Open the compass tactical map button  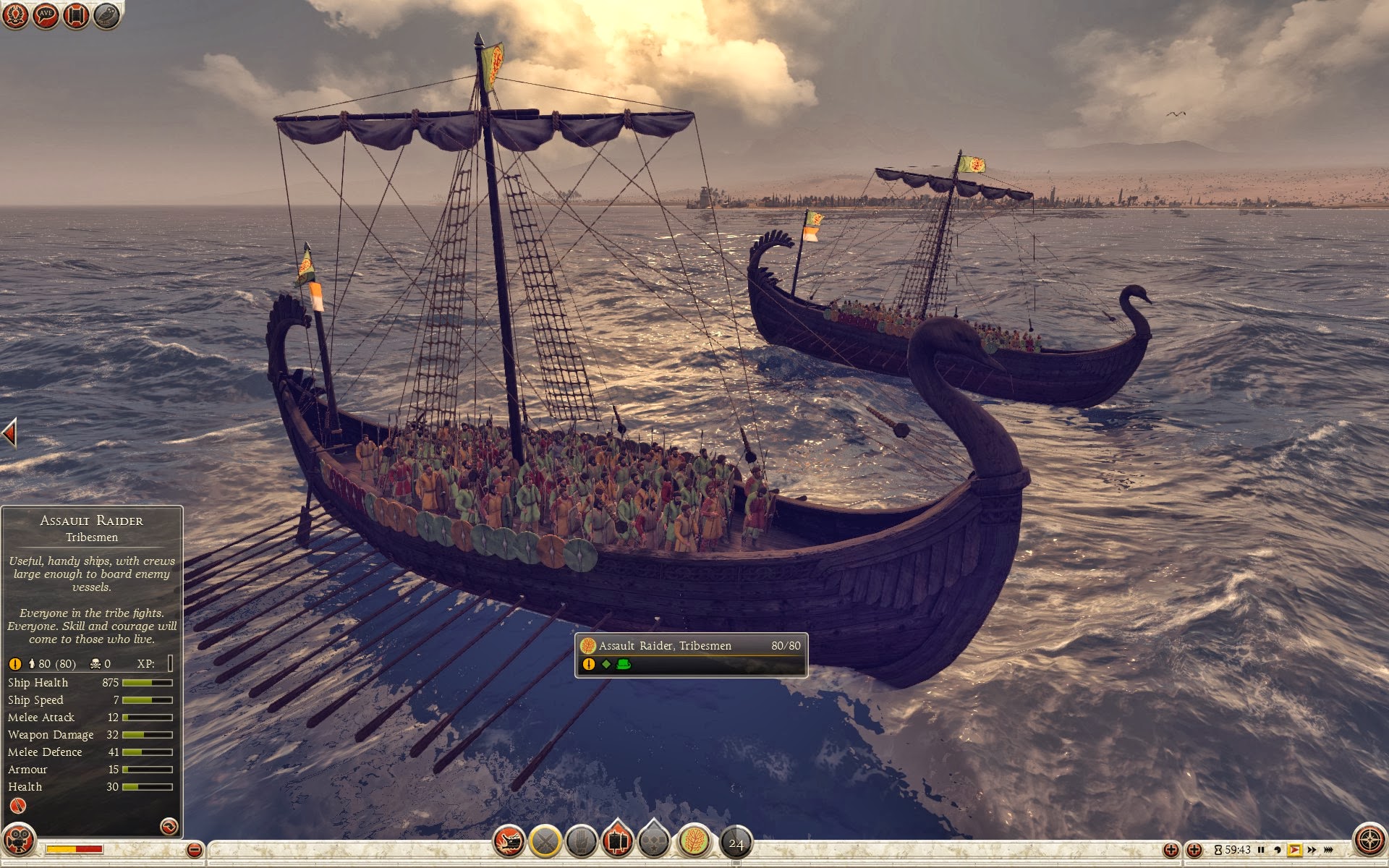point(1369,841)
